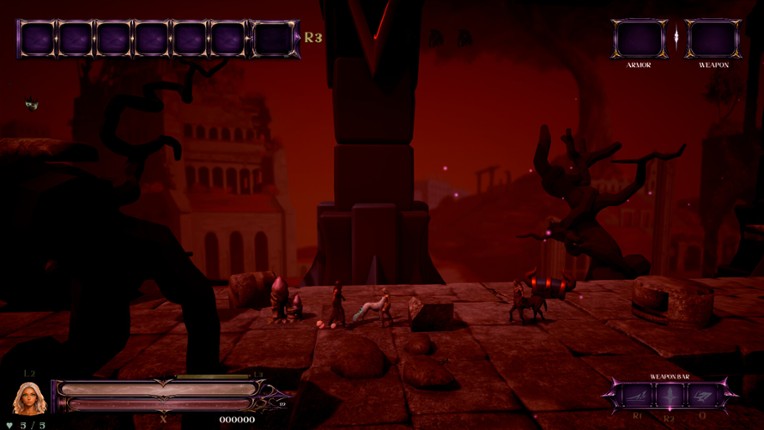Activate the right weapon bar slot
The image size is (764, 430).
click(703, 396)
